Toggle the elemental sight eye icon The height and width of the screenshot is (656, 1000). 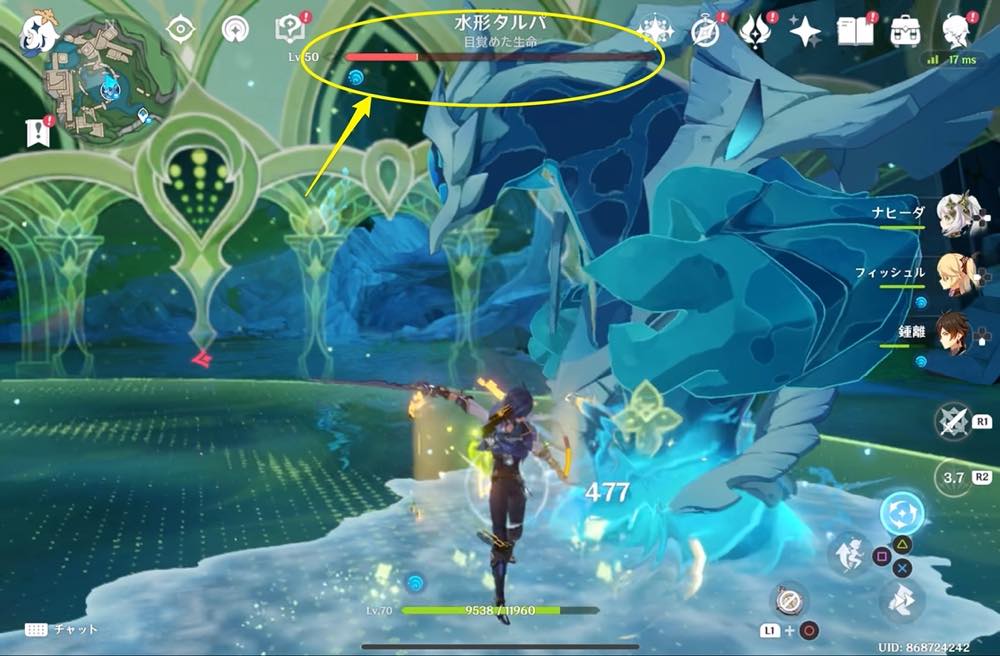click(x=180, y=29)
